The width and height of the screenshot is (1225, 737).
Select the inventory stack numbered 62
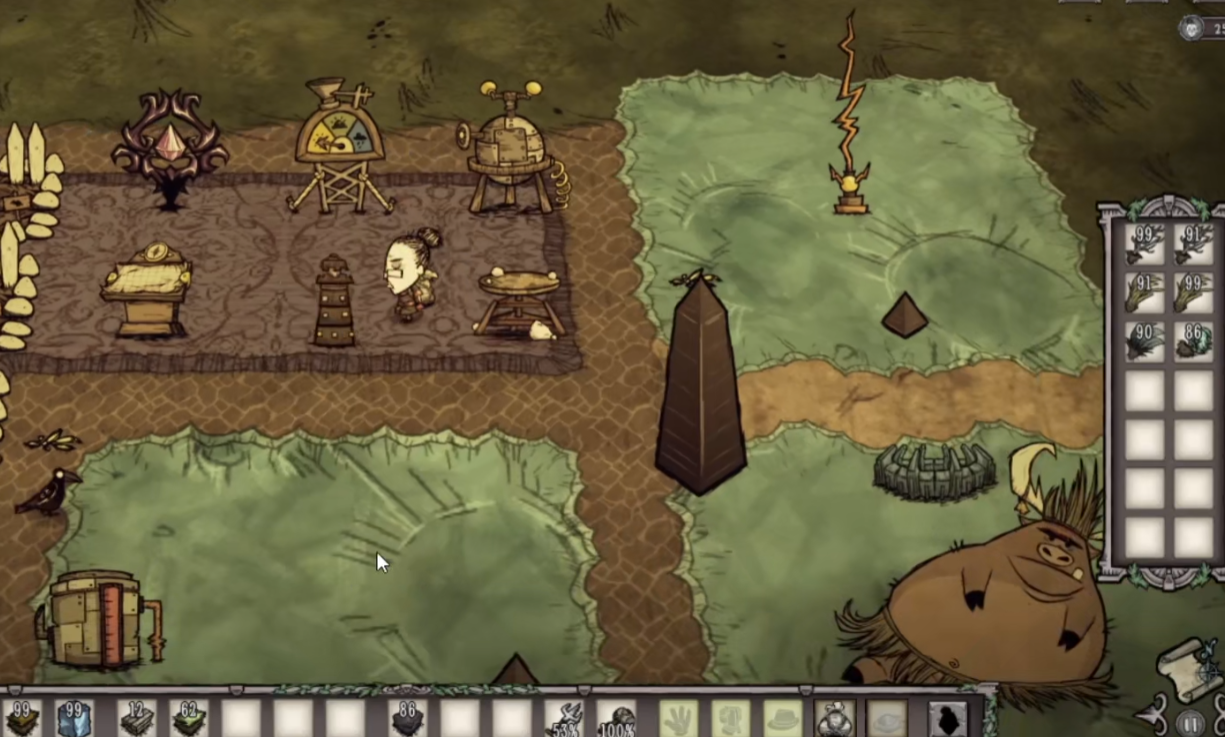(188, 718)
